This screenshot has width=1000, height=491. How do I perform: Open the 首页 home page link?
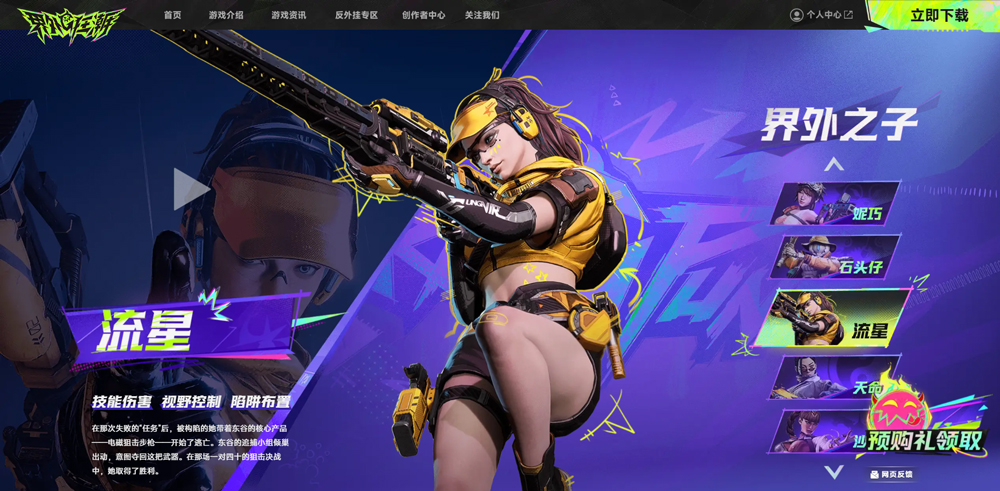point(173,15)
